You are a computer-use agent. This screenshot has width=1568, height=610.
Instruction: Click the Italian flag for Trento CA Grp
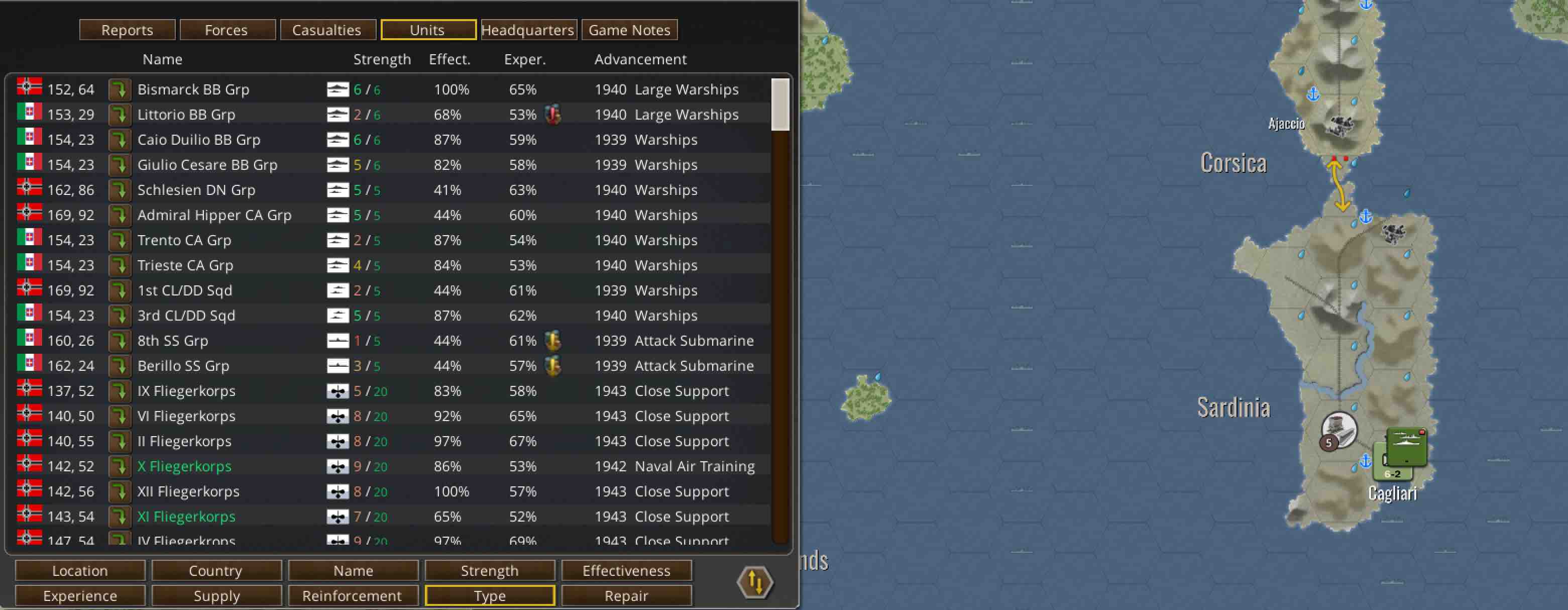click(29, 240)
